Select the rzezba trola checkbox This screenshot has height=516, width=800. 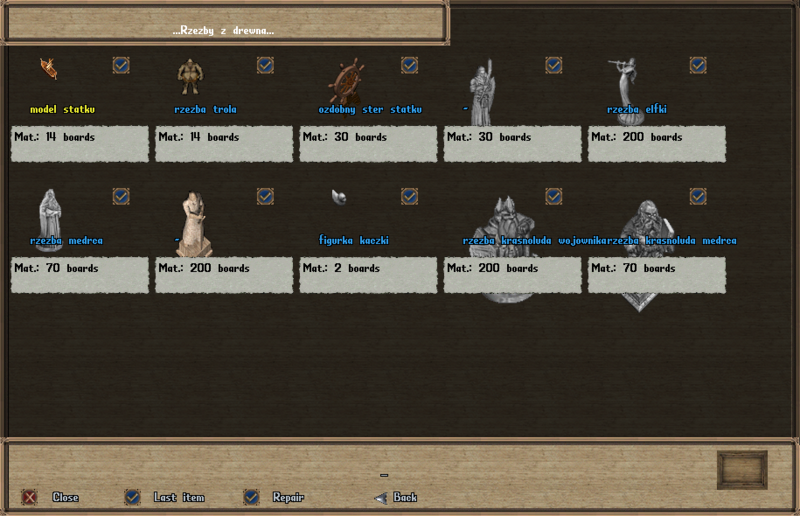click(265, 65)
